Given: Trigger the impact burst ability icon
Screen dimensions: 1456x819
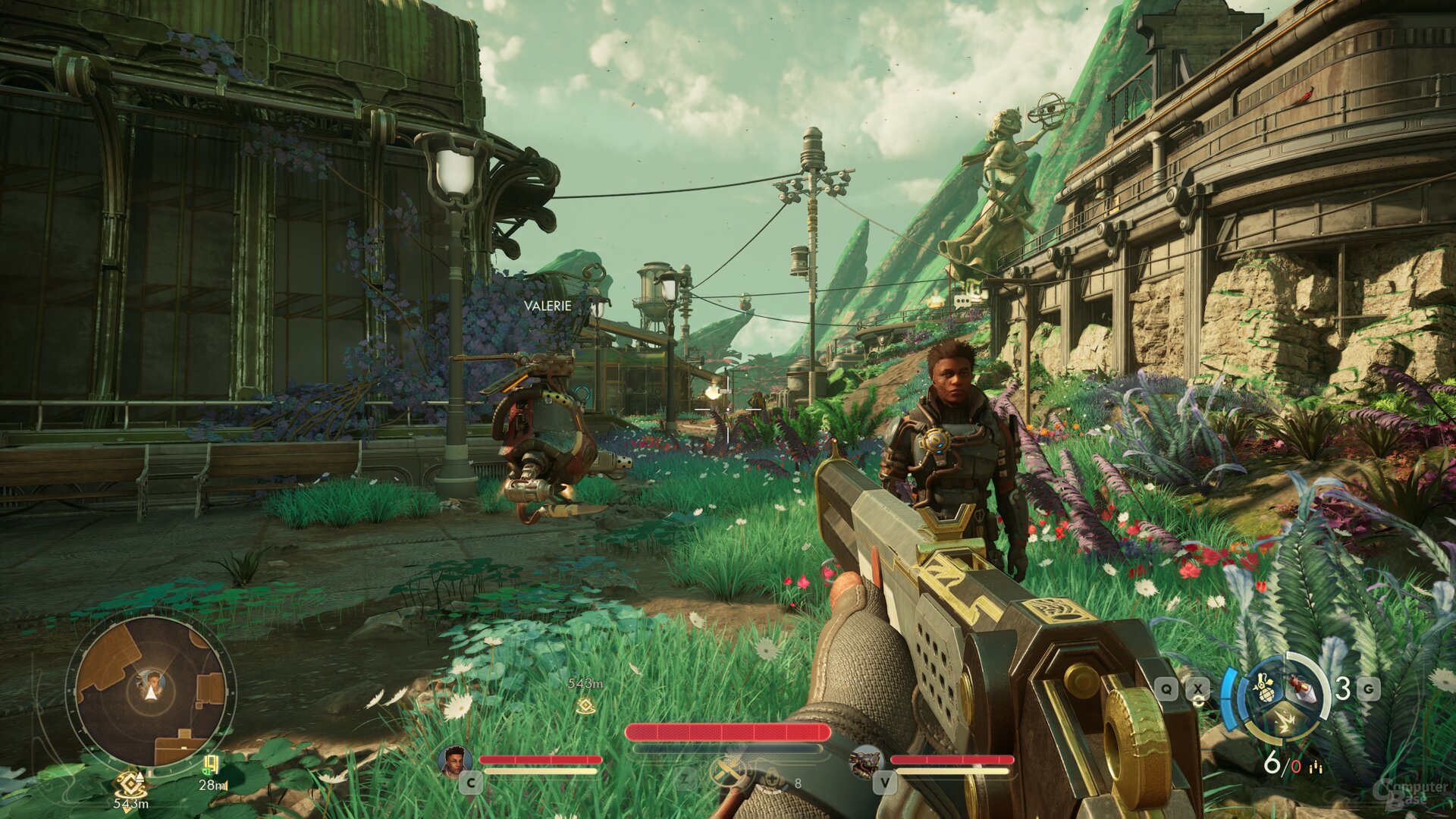Looking at the screenshot, I should 1284,724.
